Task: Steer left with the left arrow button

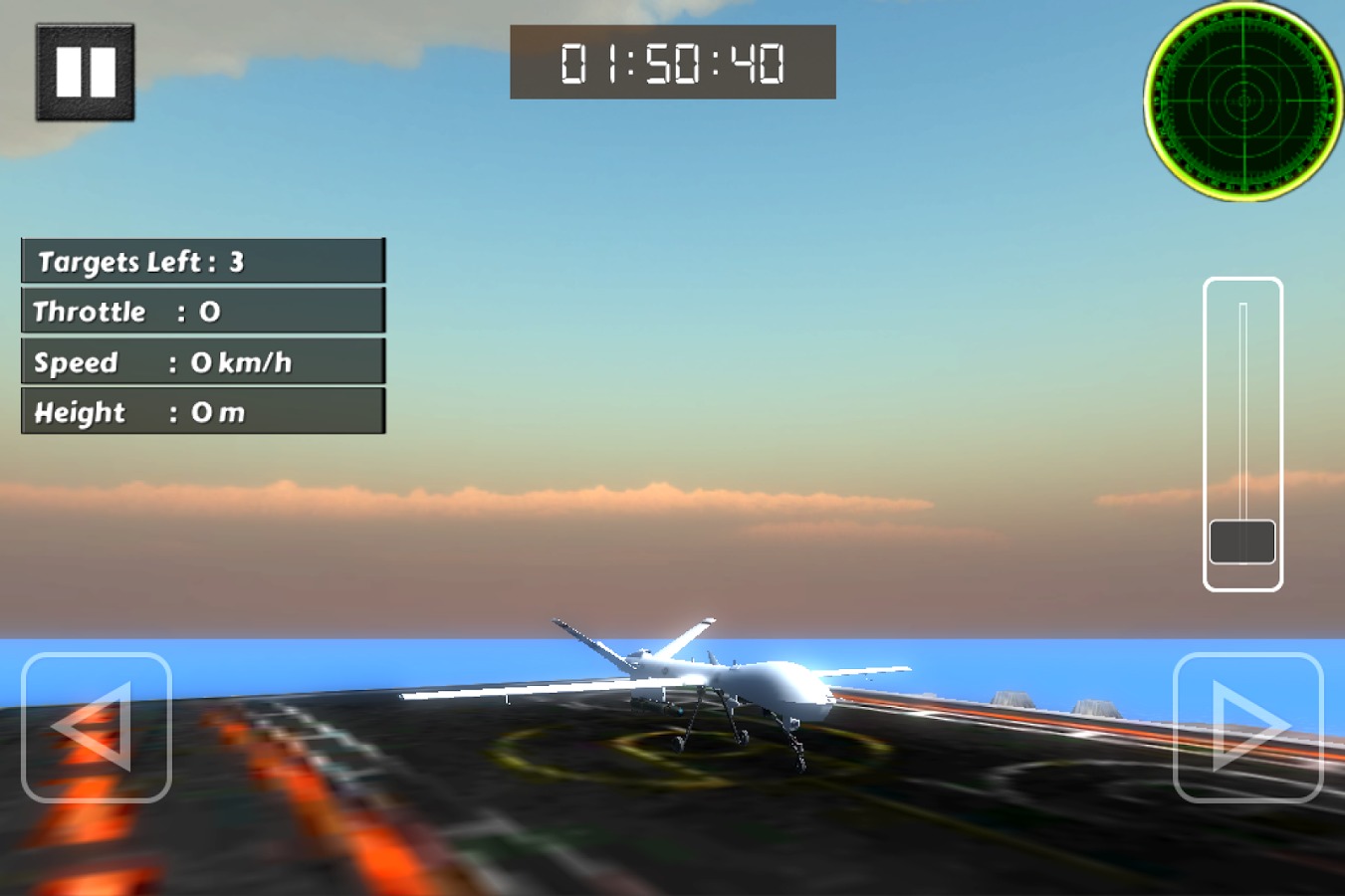Action: tap(97, 727)
